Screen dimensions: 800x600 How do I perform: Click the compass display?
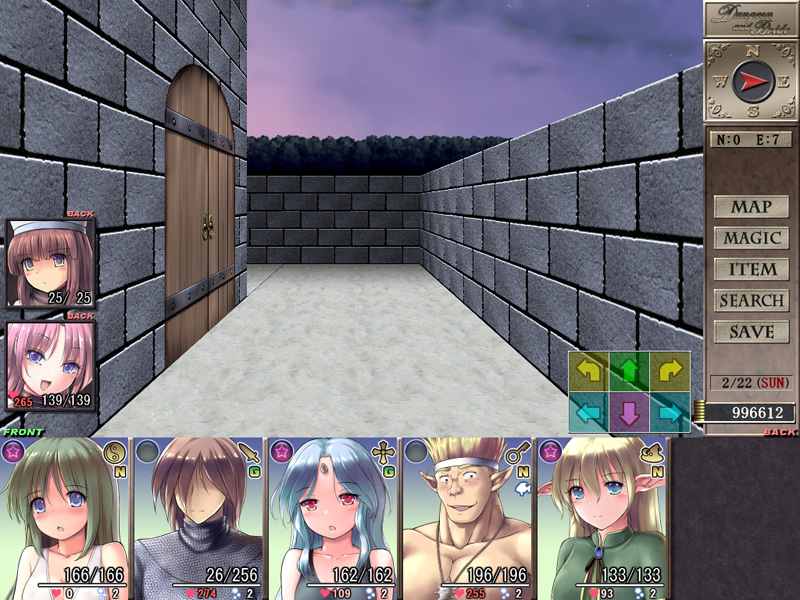coord(752,82)
